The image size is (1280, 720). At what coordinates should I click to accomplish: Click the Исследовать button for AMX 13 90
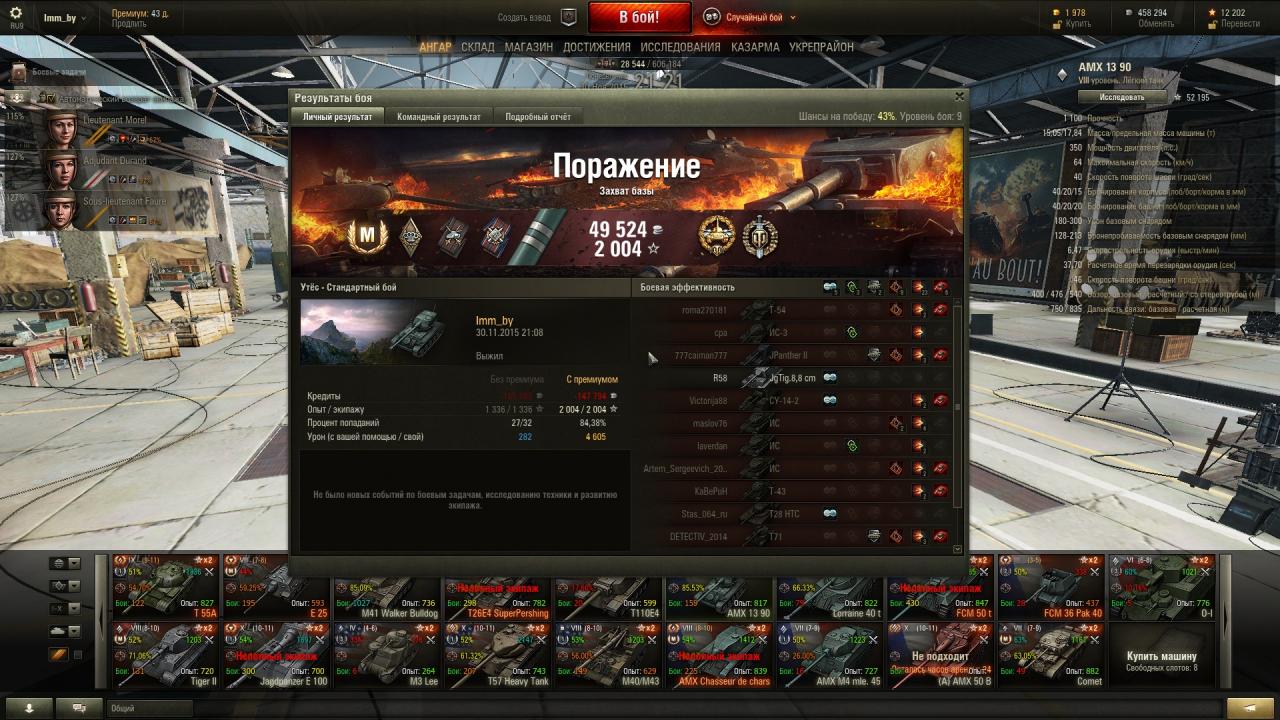tap(1121, 97)
